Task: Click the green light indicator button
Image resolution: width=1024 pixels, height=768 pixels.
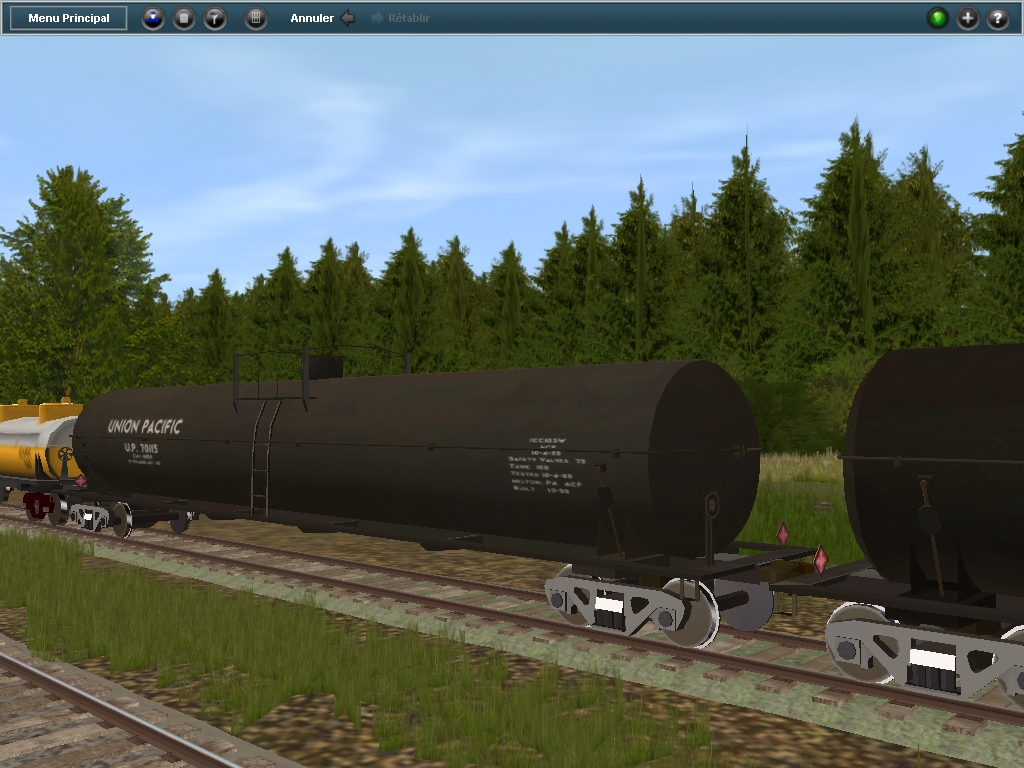Action: pyautogui.click(x=937, y=18)
